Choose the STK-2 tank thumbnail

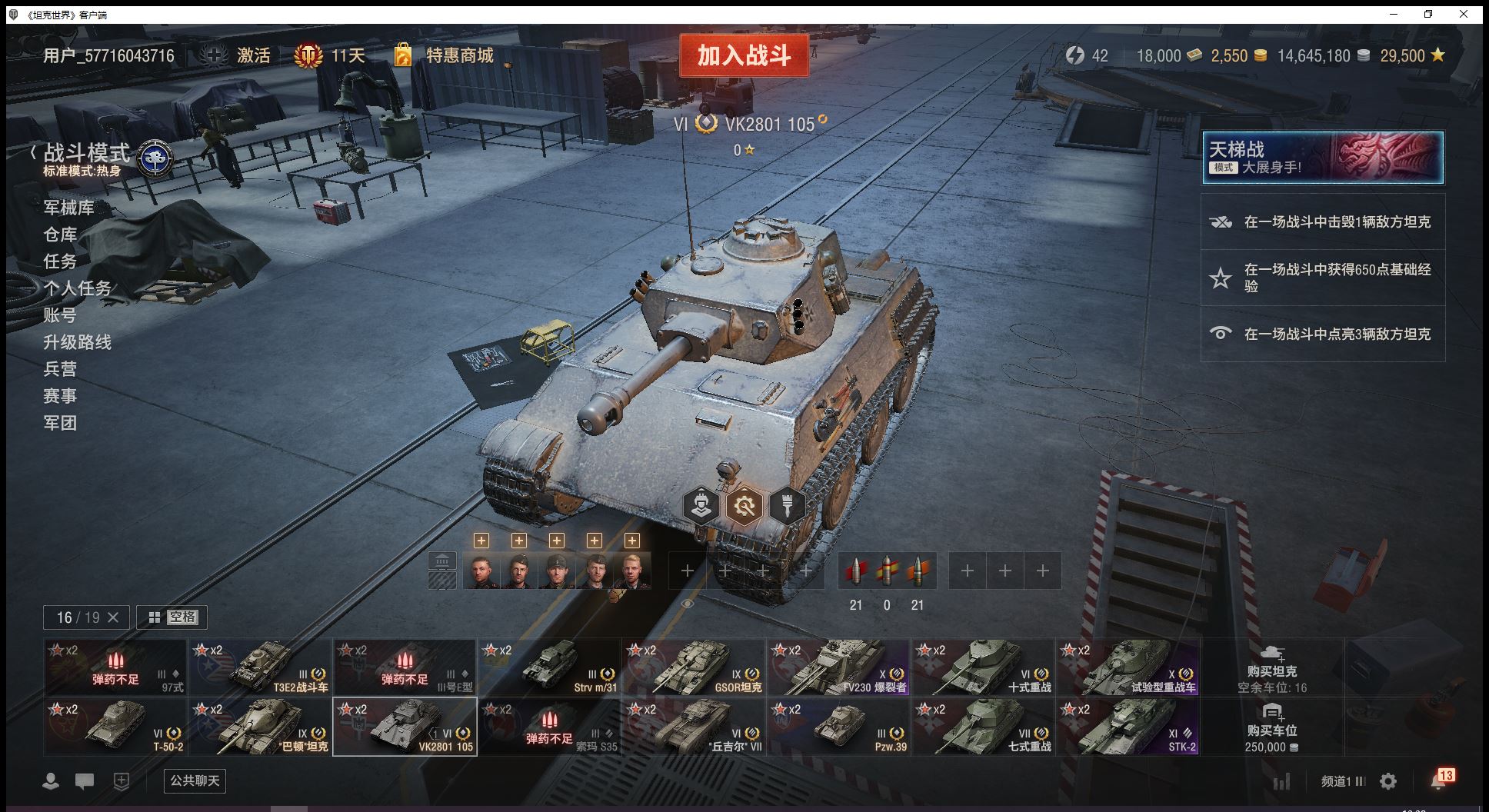1128,727
